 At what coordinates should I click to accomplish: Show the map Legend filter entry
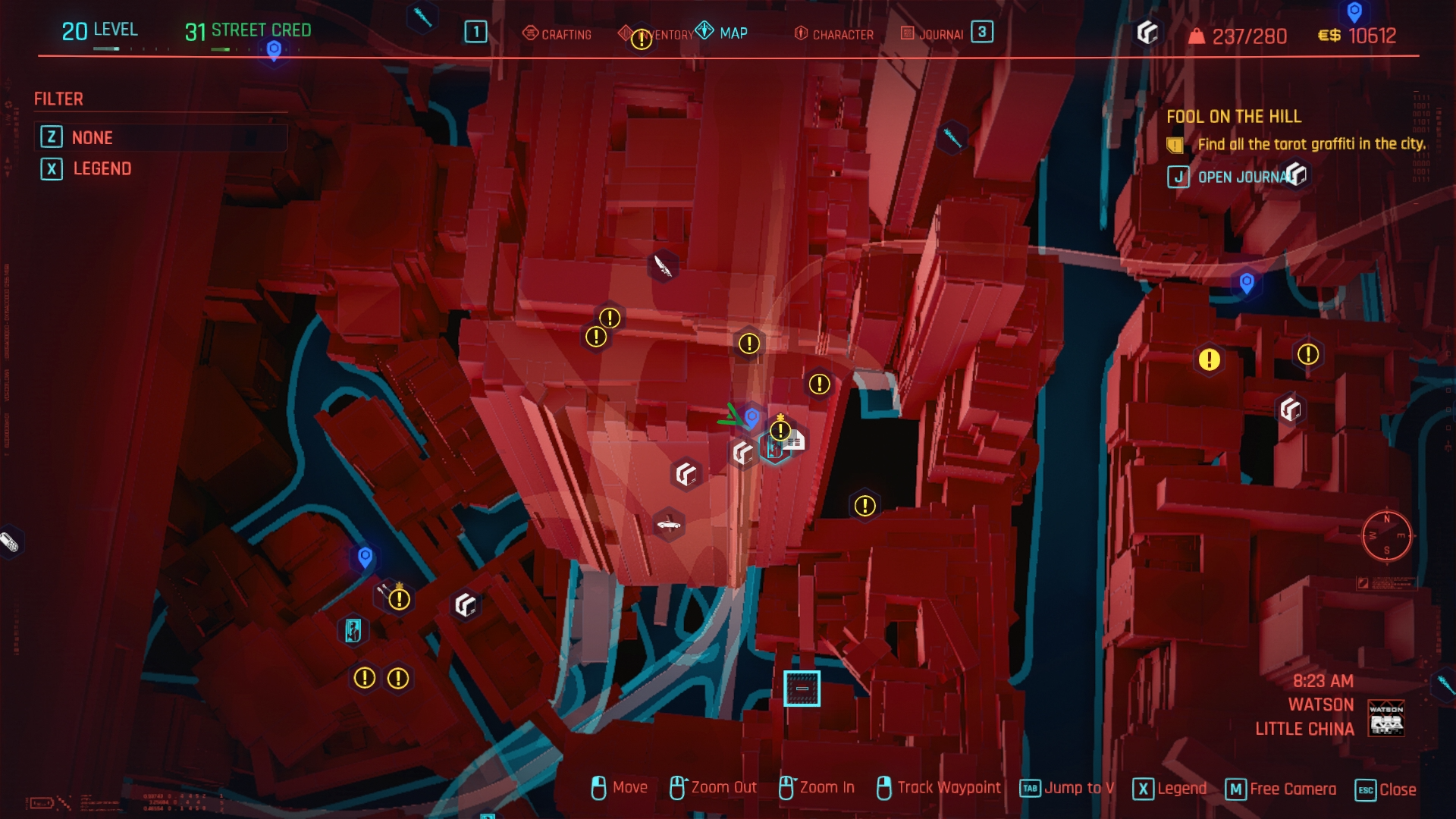coord(102,168)
